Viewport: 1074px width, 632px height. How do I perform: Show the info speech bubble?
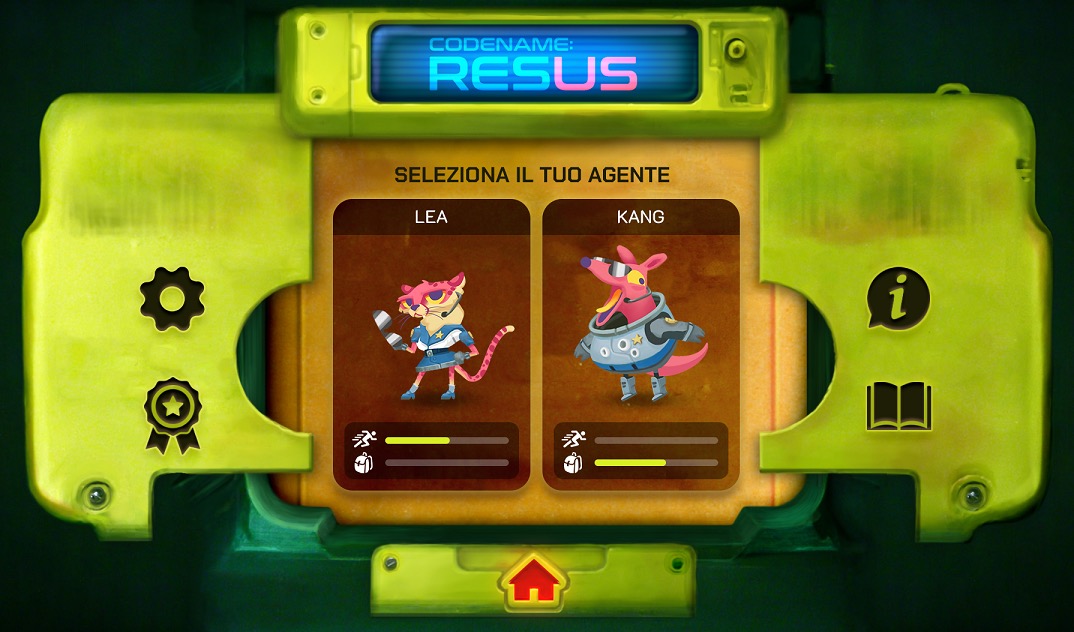click(x=898, y=298)
